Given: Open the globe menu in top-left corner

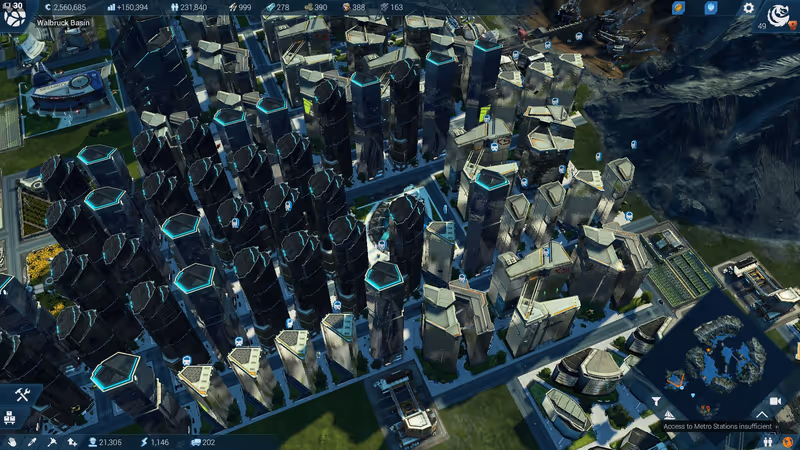Looking at the screenshot, I should [x=18, y=17].
